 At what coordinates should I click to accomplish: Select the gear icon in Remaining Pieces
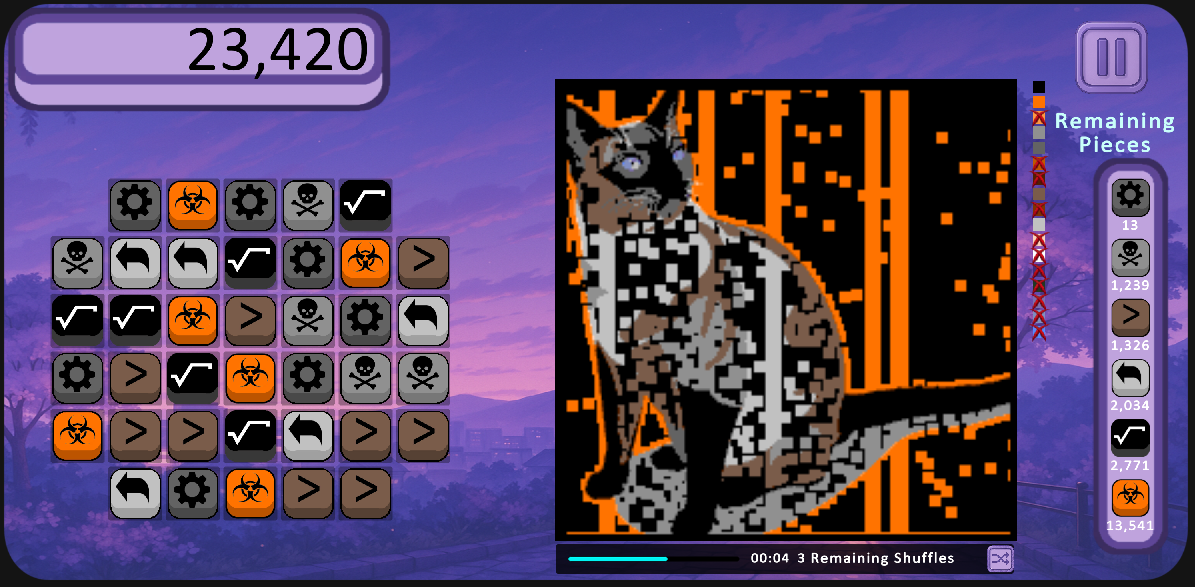(1130, 197)
